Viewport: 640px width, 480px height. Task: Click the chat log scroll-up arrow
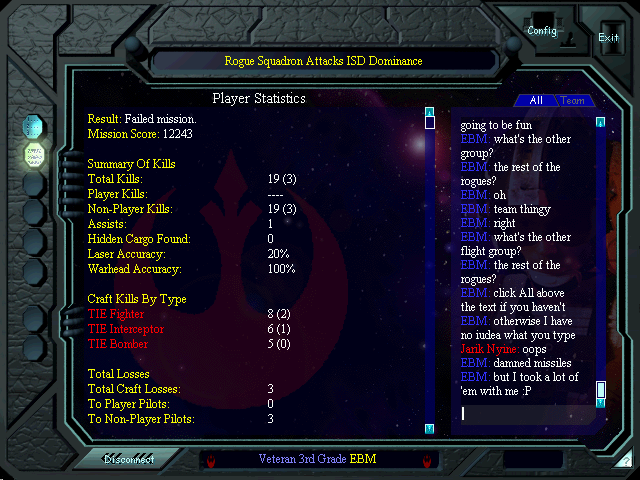pos(601,123)
